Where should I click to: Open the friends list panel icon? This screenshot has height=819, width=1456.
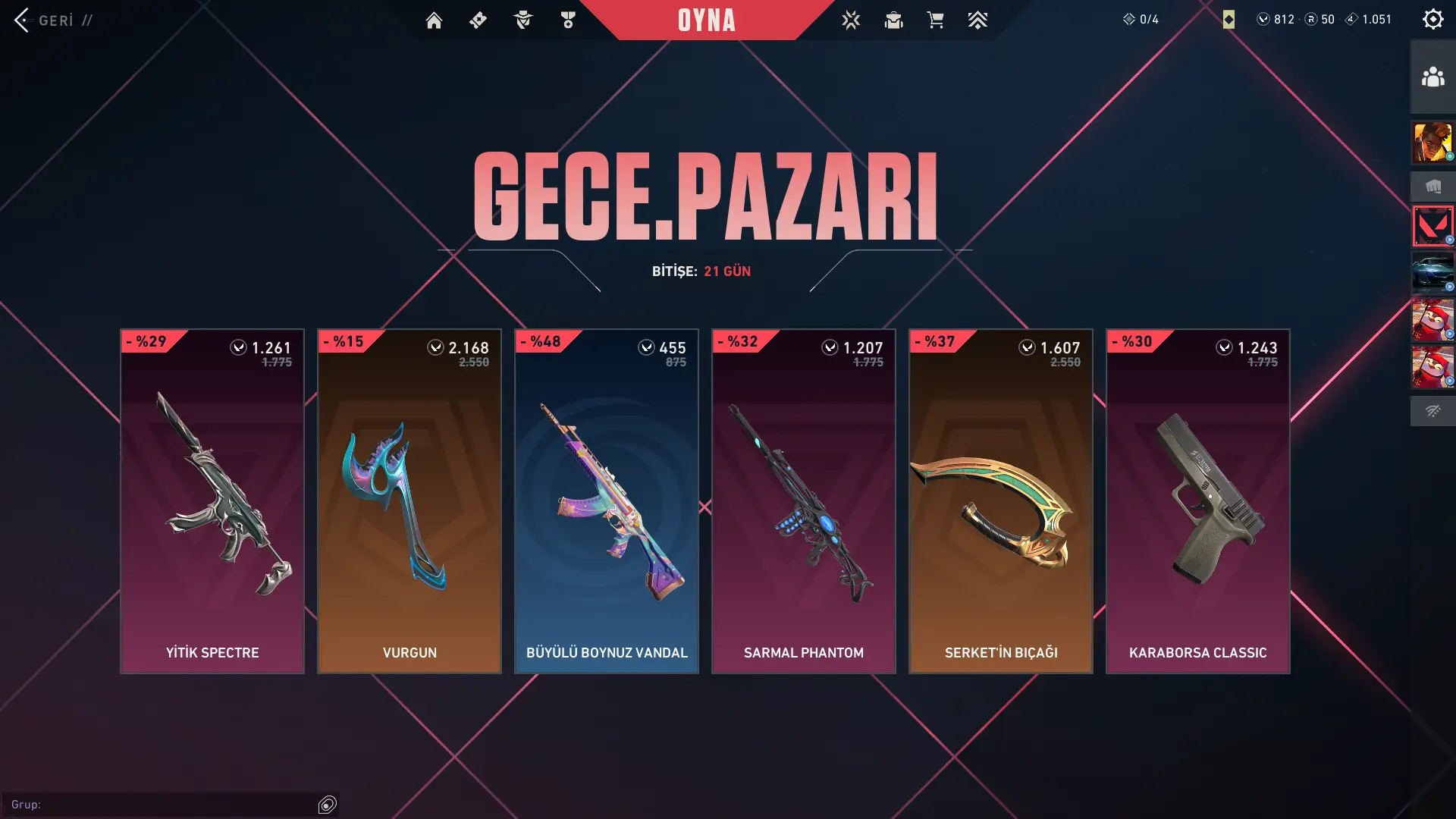click(1432, 77)
